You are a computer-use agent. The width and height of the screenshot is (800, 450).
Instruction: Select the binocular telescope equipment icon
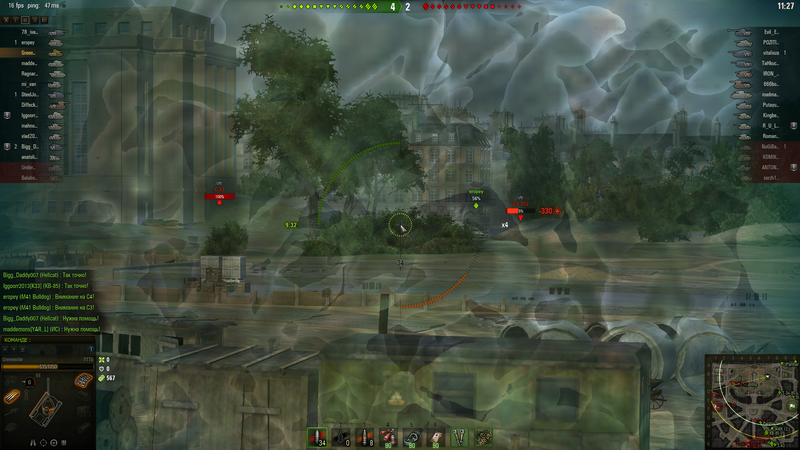(459, 436)
